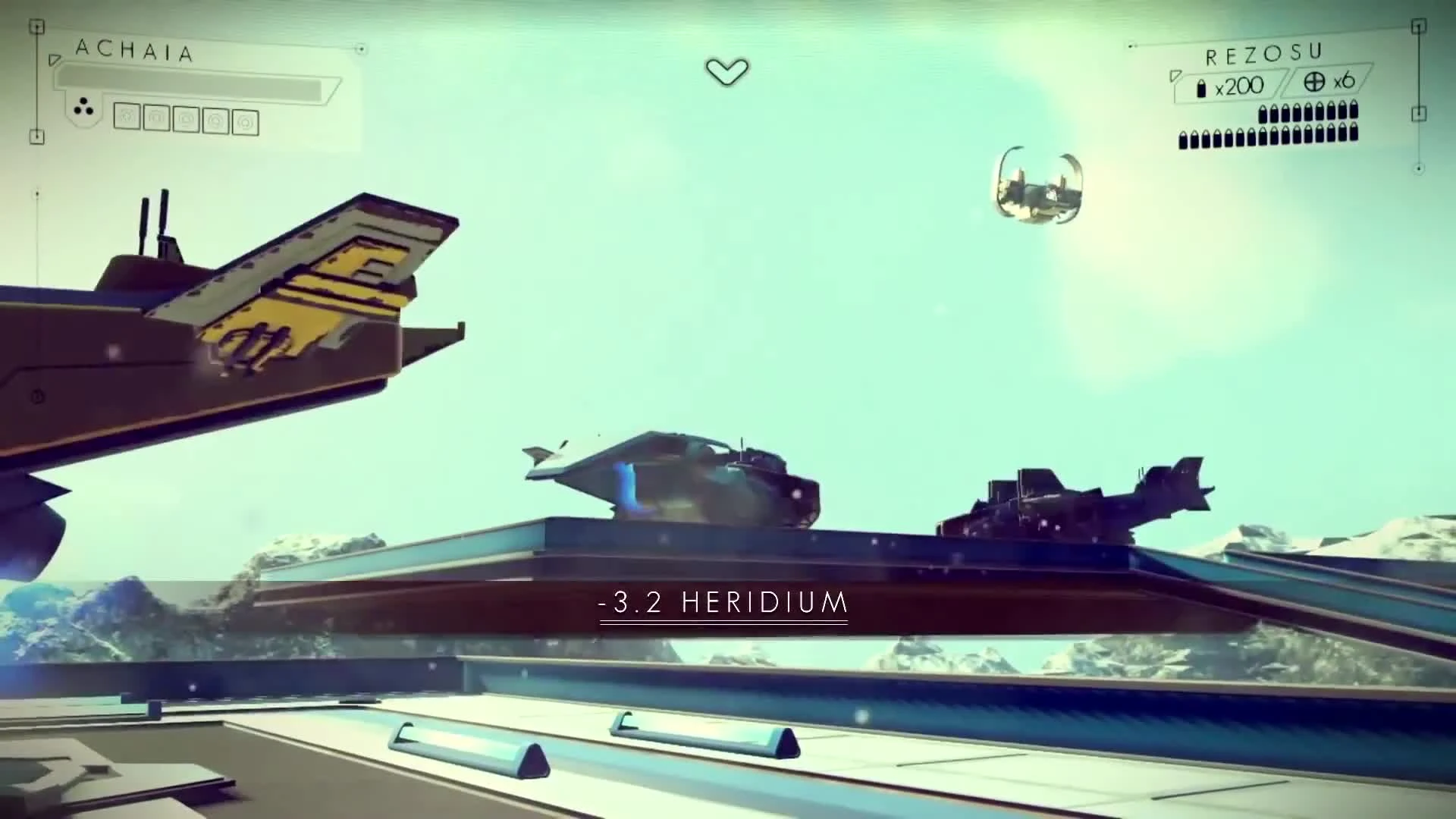This screenshot has height=819, width=1456.
Task: Click the x200 ammunition count readout
Action: 1239,85
